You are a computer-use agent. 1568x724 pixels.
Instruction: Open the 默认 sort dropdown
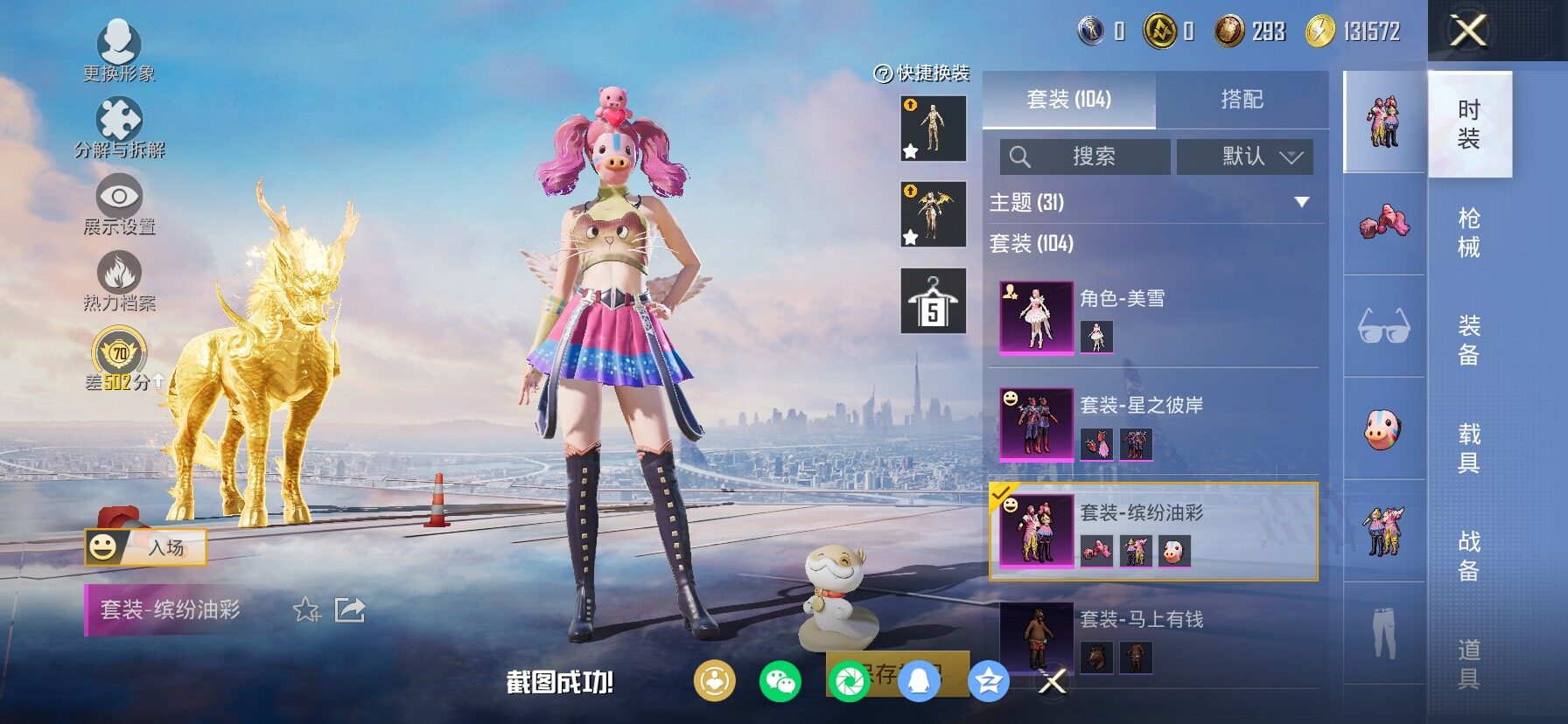click(1244, 157)
